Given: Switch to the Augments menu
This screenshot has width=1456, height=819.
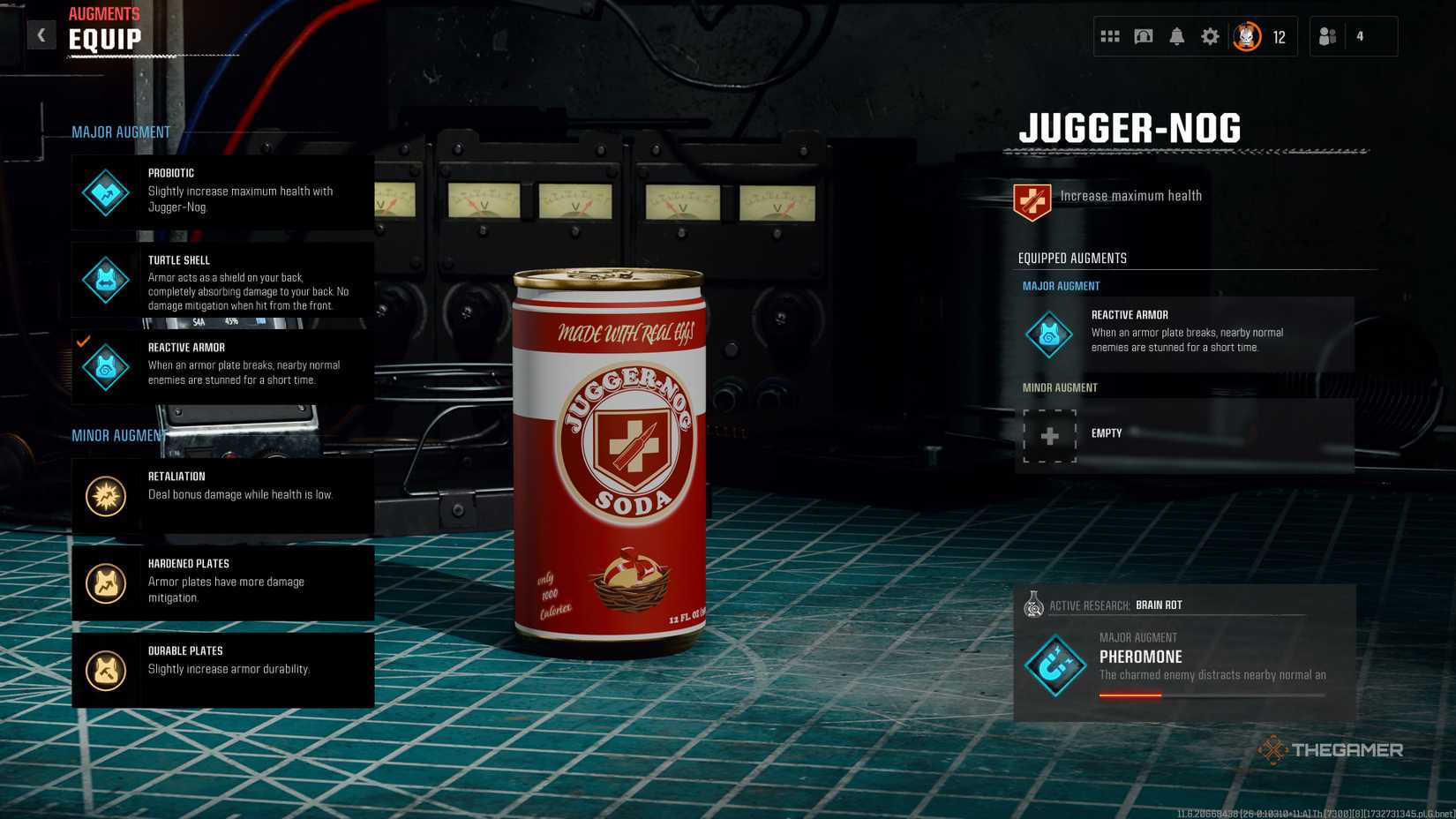Looking at the screenshot, I should click(104, 13).
